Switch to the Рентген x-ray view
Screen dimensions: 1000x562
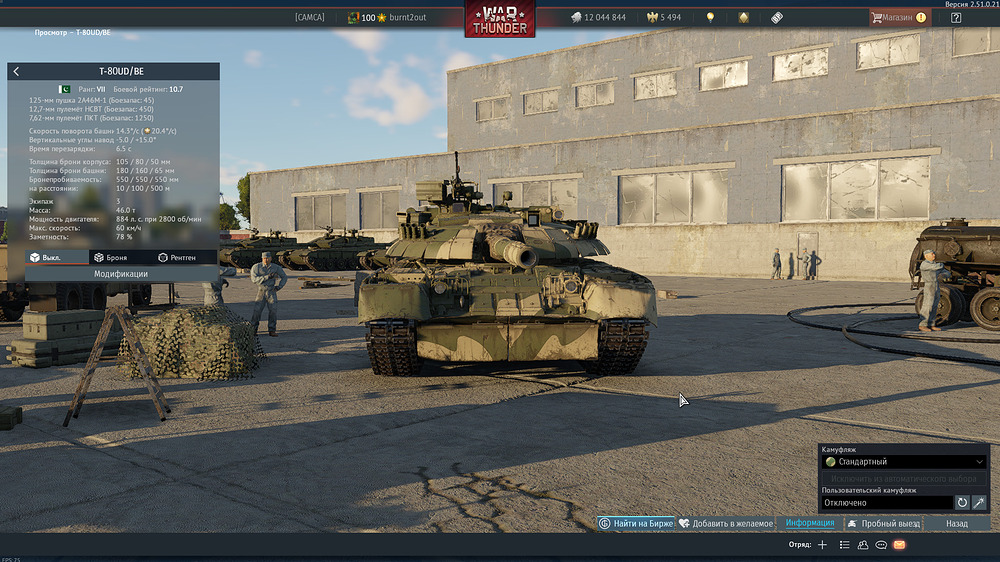pyautogui.click(x=177, y=257)
